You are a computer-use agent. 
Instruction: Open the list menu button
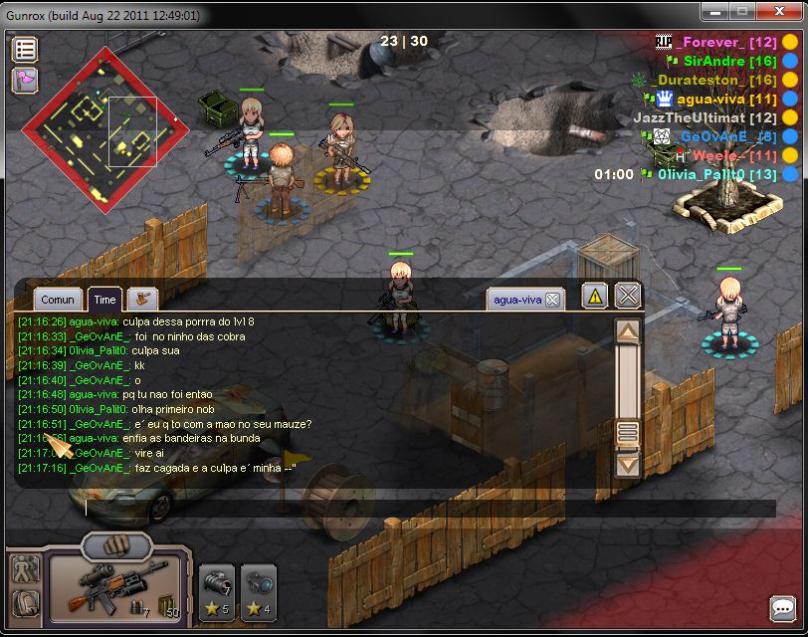(25, 49)
